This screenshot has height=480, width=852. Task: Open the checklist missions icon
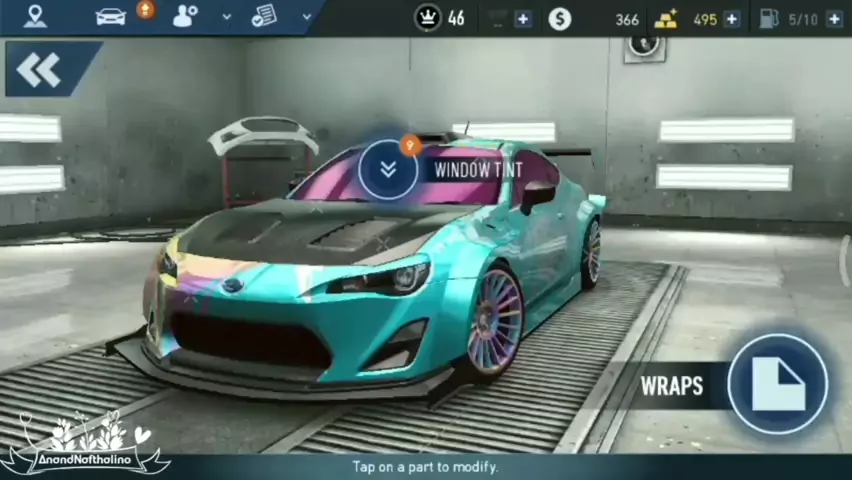[264, 16]
